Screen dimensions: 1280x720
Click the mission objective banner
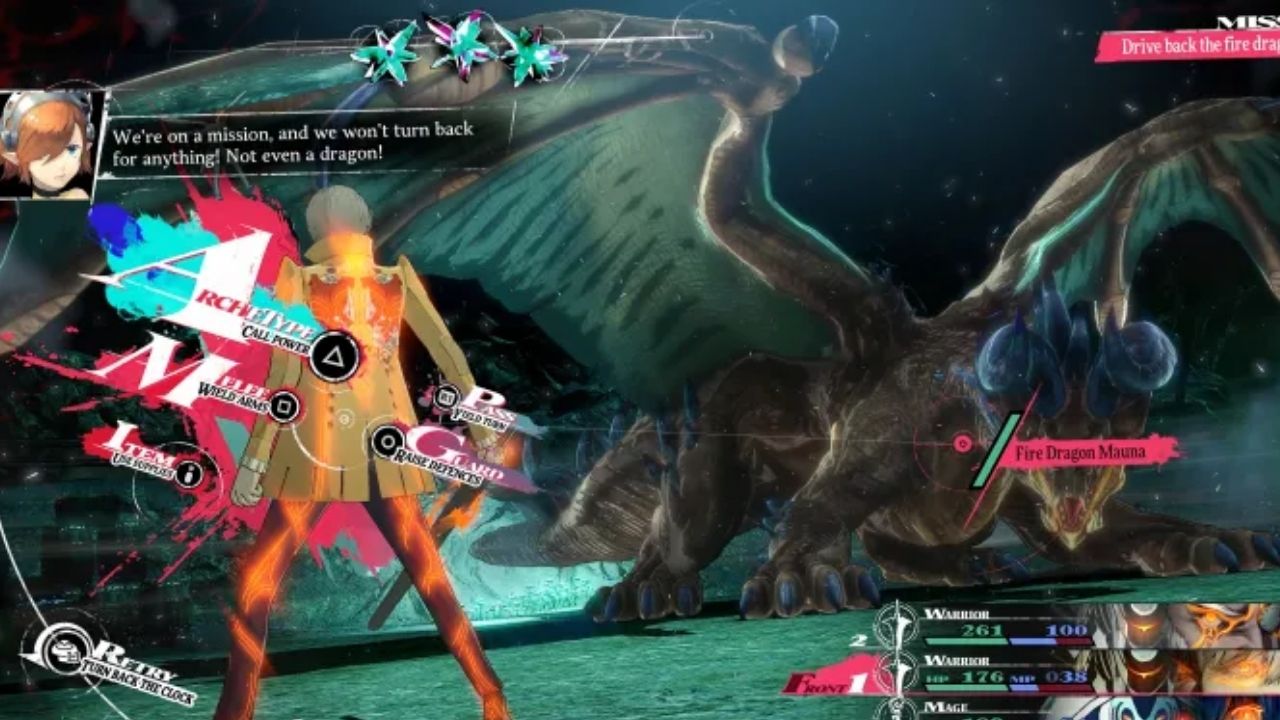point(1188,45)
